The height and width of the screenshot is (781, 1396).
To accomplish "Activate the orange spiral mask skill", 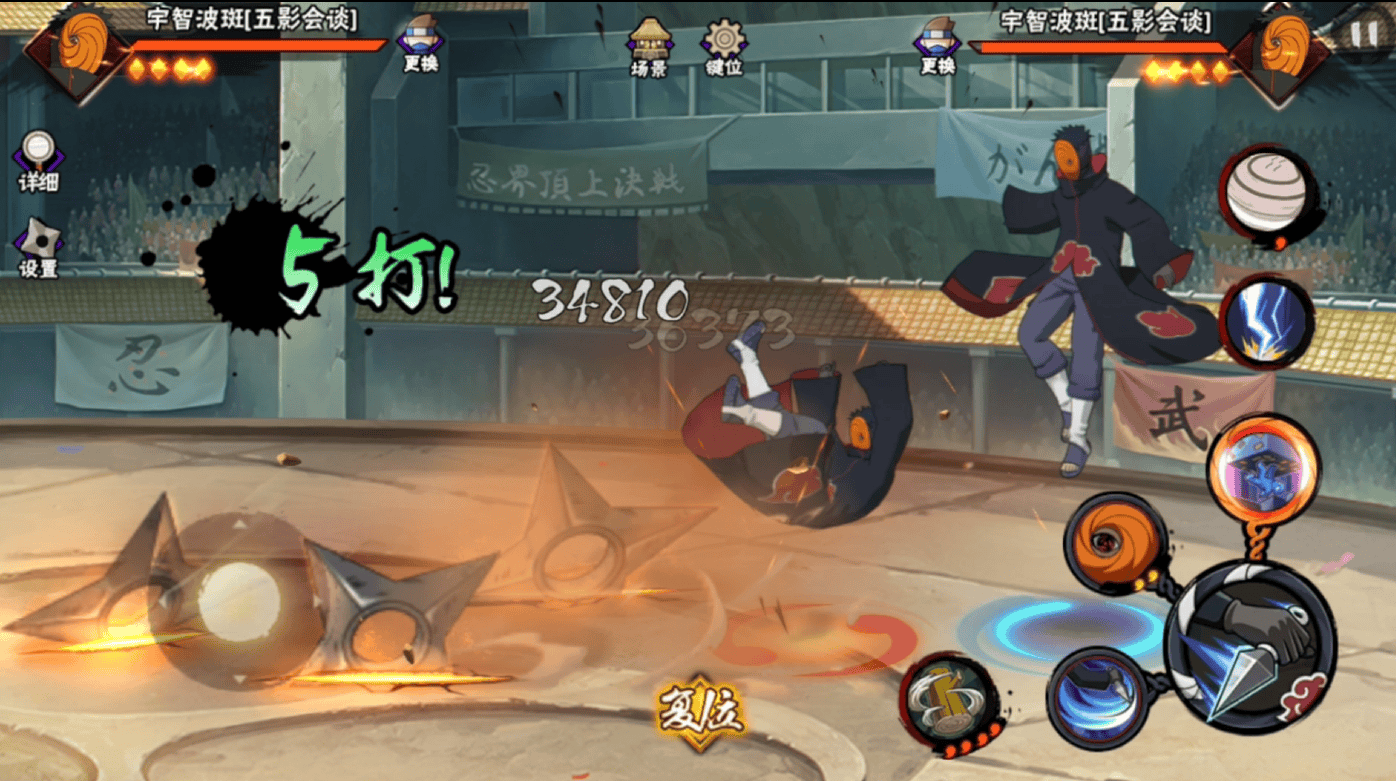I will [1115, 545].
